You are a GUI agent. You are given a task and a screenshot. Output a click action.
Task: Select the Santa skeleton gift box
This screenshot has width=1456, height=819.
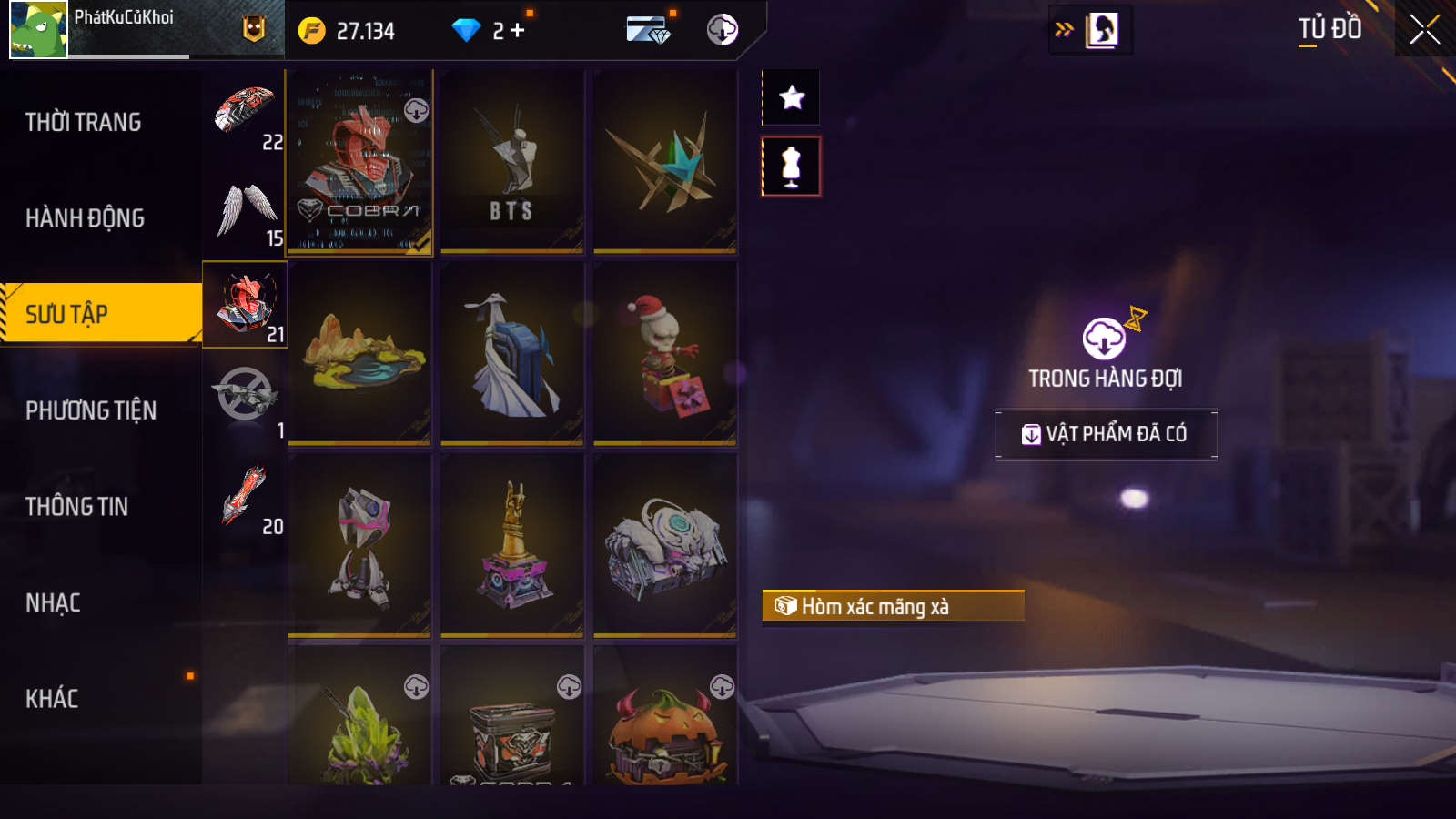click(x=665, y=353)
